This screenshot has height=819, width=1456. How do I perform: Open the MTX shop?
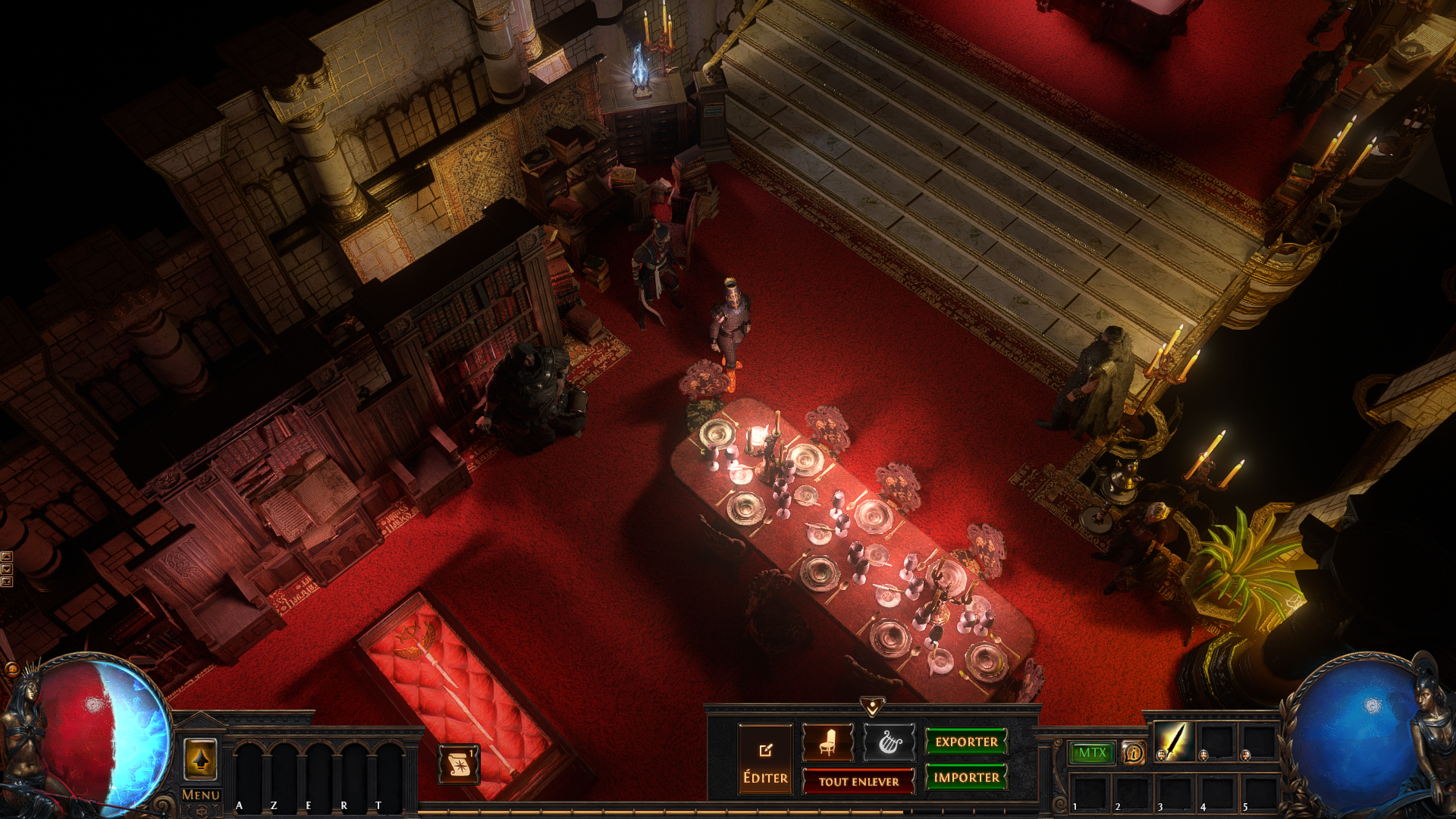[x=1092, y=752]
